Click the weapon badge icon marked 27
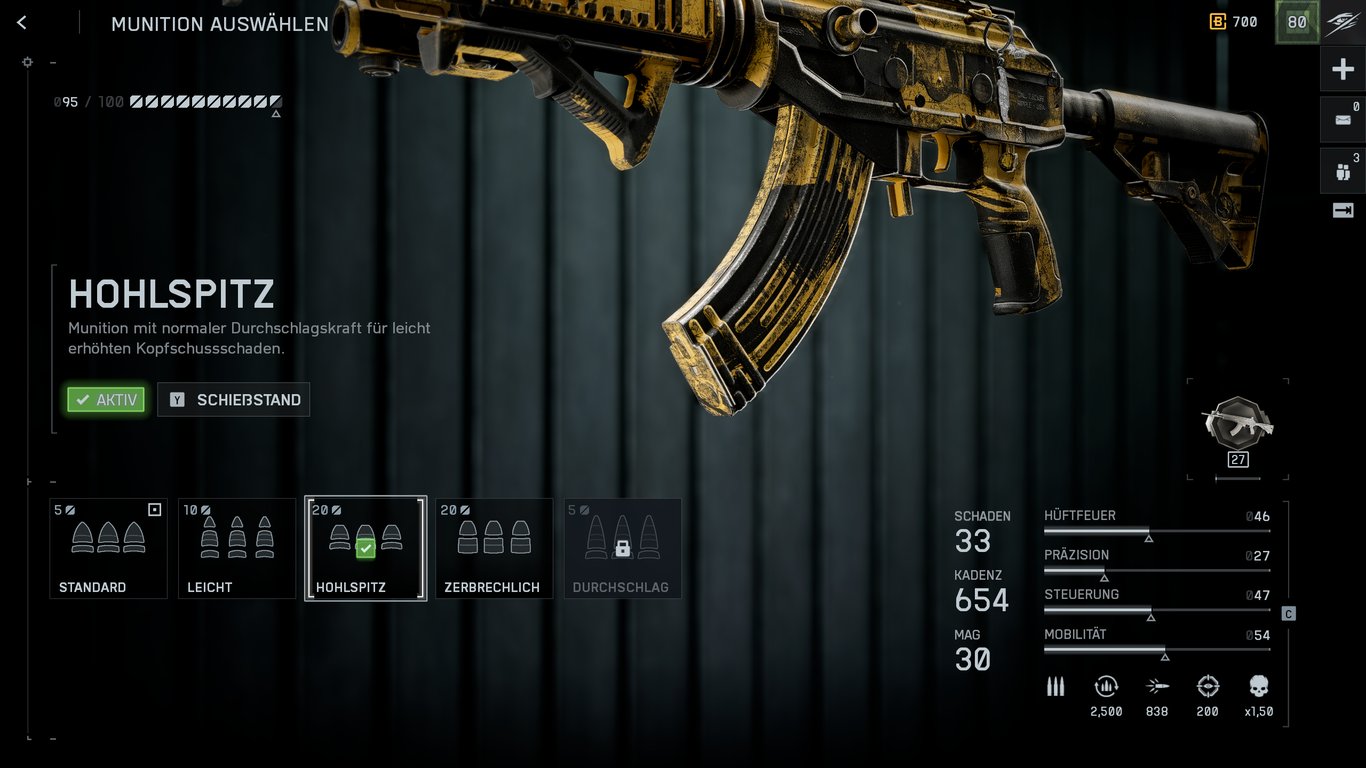 pos(1238,425)
